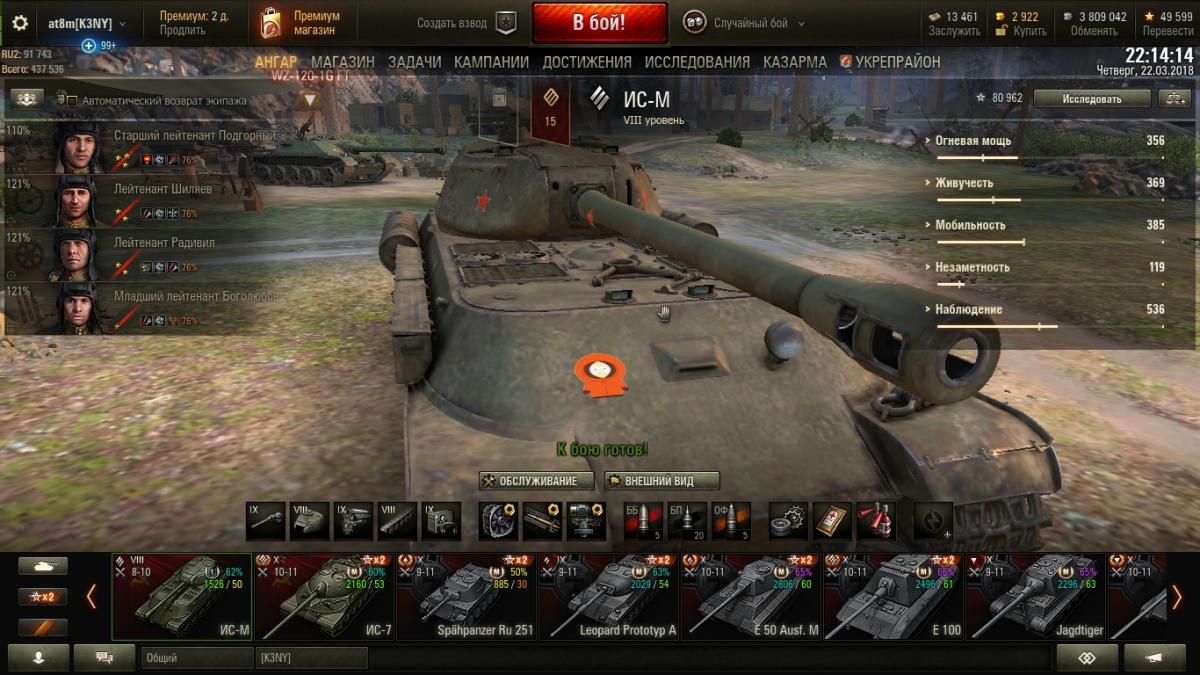Open the ЗАДАЧИ tab
Image resolution: width=1200 pixels, height=675 pixels.
coord(414,62)
